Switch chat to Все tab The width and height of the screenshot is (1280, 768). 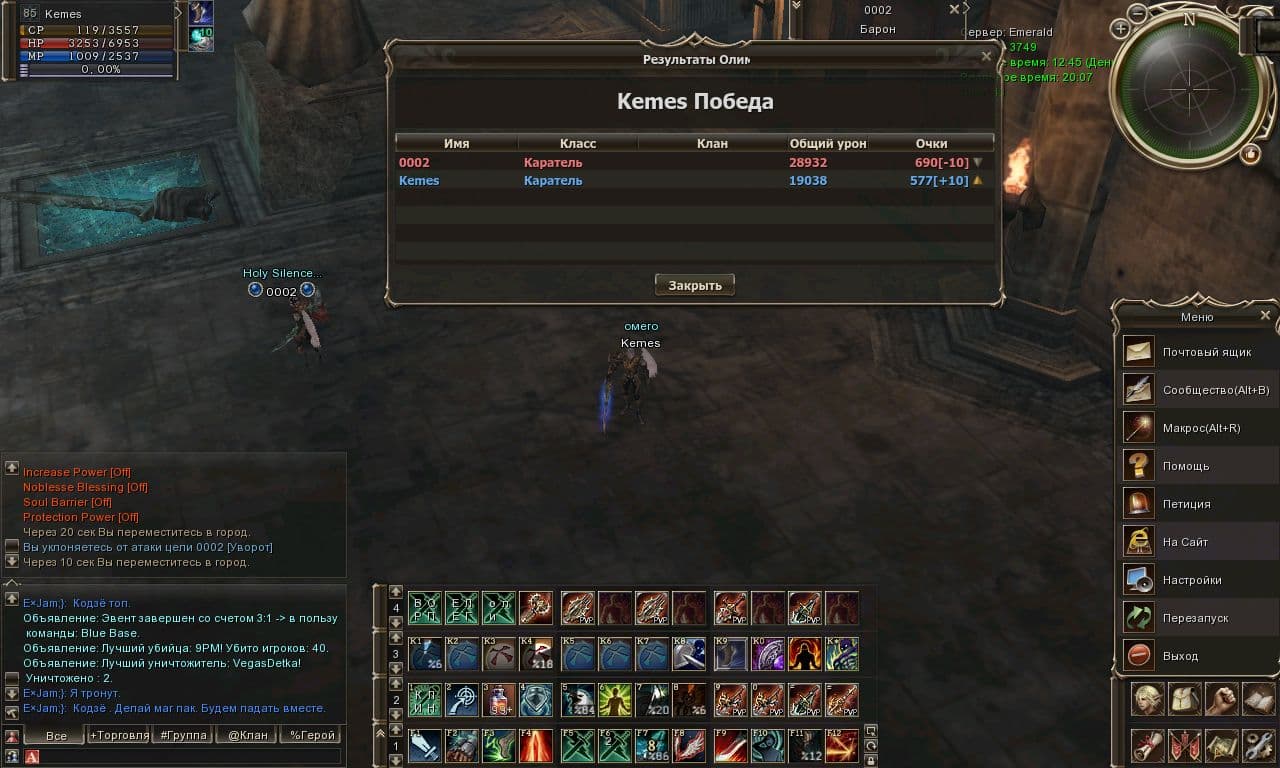pos(56,735)
